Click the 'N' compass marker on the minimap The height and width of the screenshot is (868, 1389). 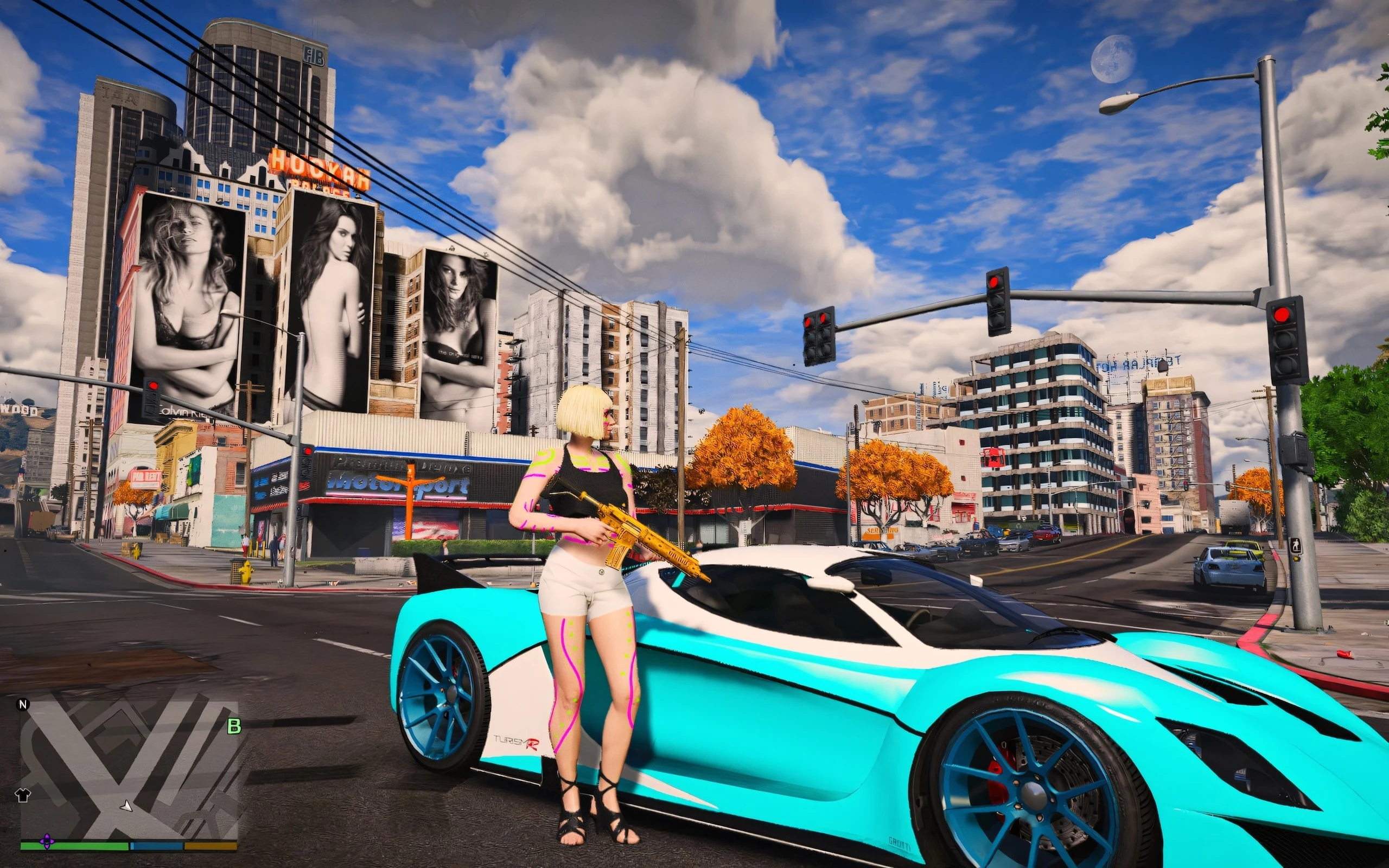coord(23,706)
